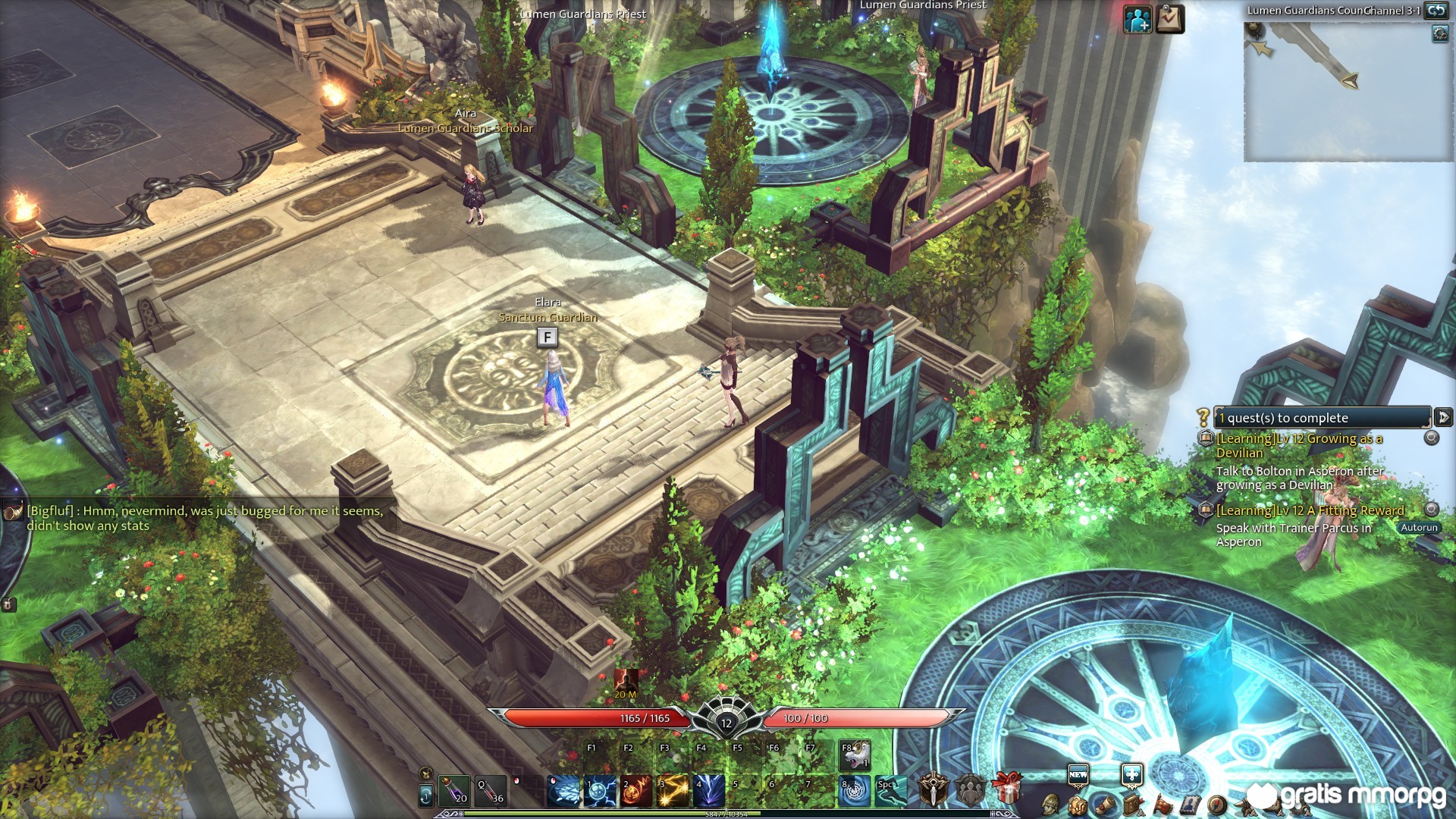Use the purple potion slot
Image resolution: width=1456 pixels, height=819 pixels.
click(x=454, y=790)
